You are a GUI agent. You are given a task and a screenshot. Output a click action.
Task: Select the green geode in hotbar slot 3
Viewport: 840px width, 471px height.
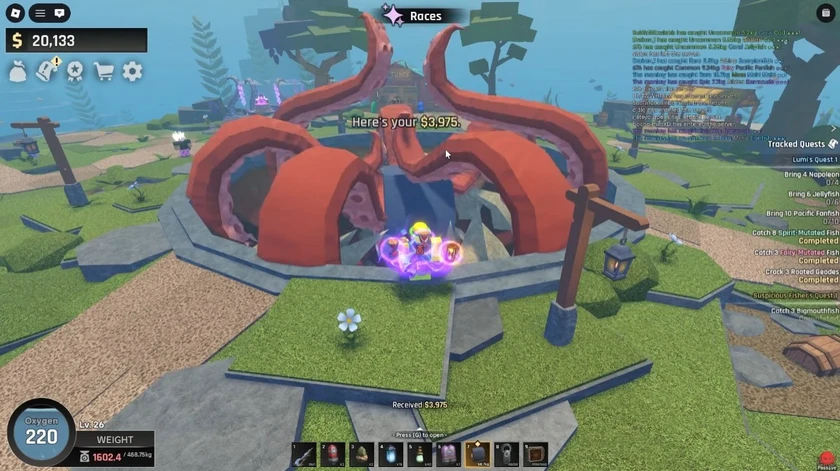coord(362,455)
